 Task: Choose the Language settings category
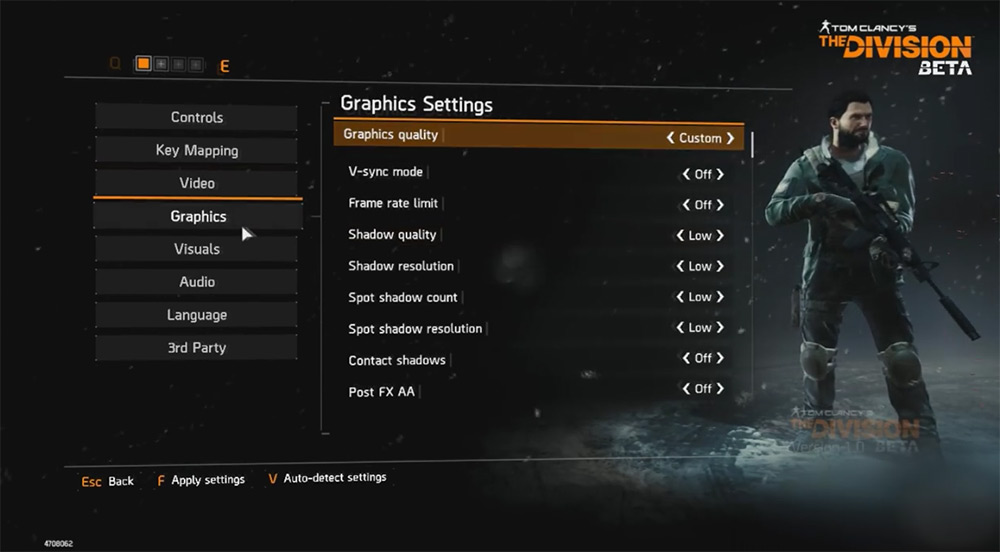pos(197,315)
